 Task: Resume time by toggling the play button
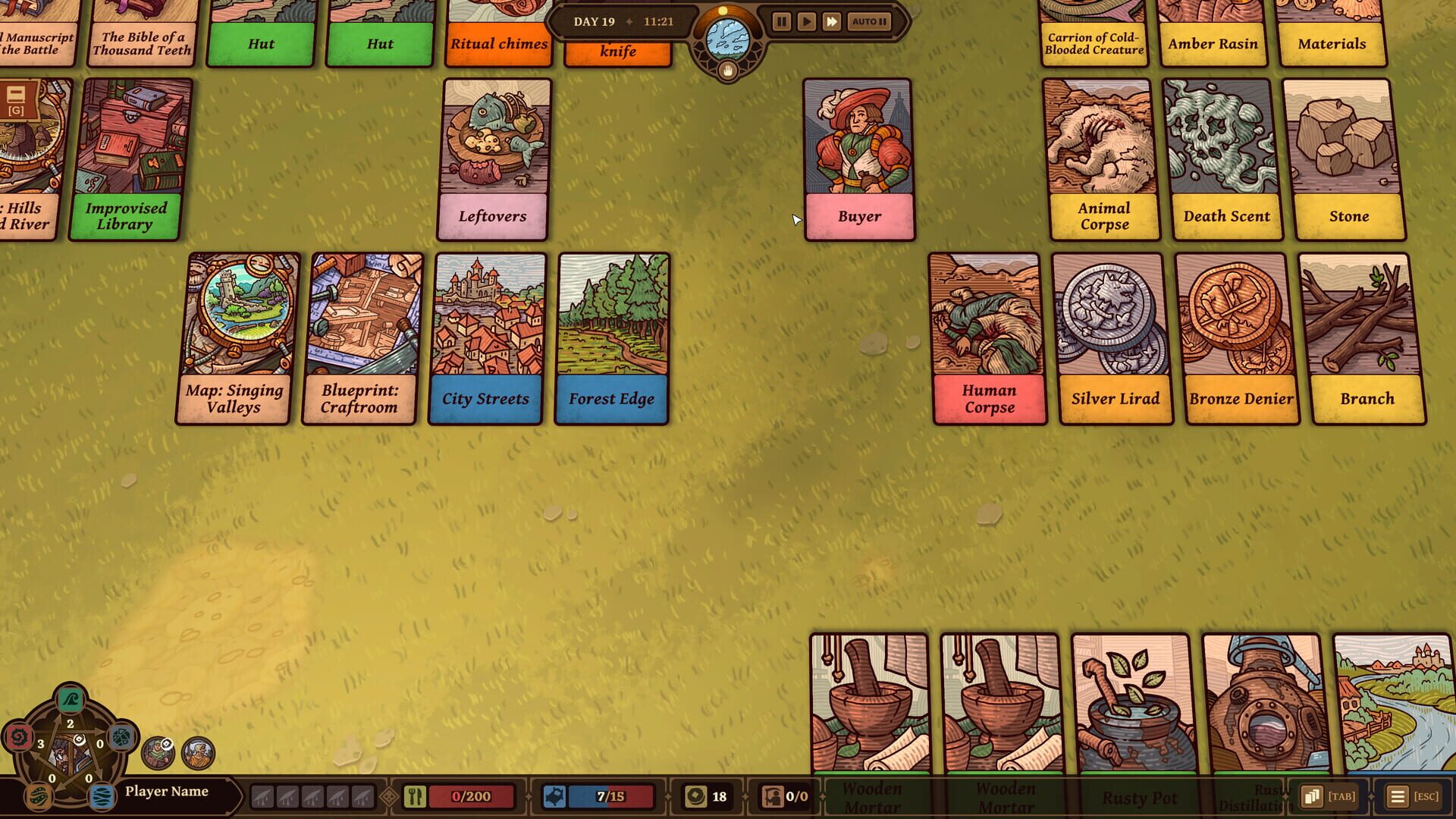click(806, 21)
